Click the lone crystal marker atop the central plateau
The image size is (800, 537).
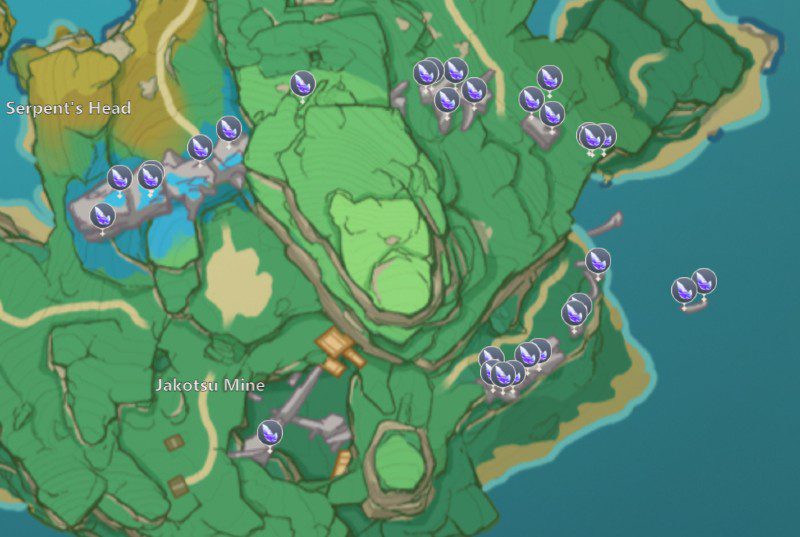(x=302, y=84)
